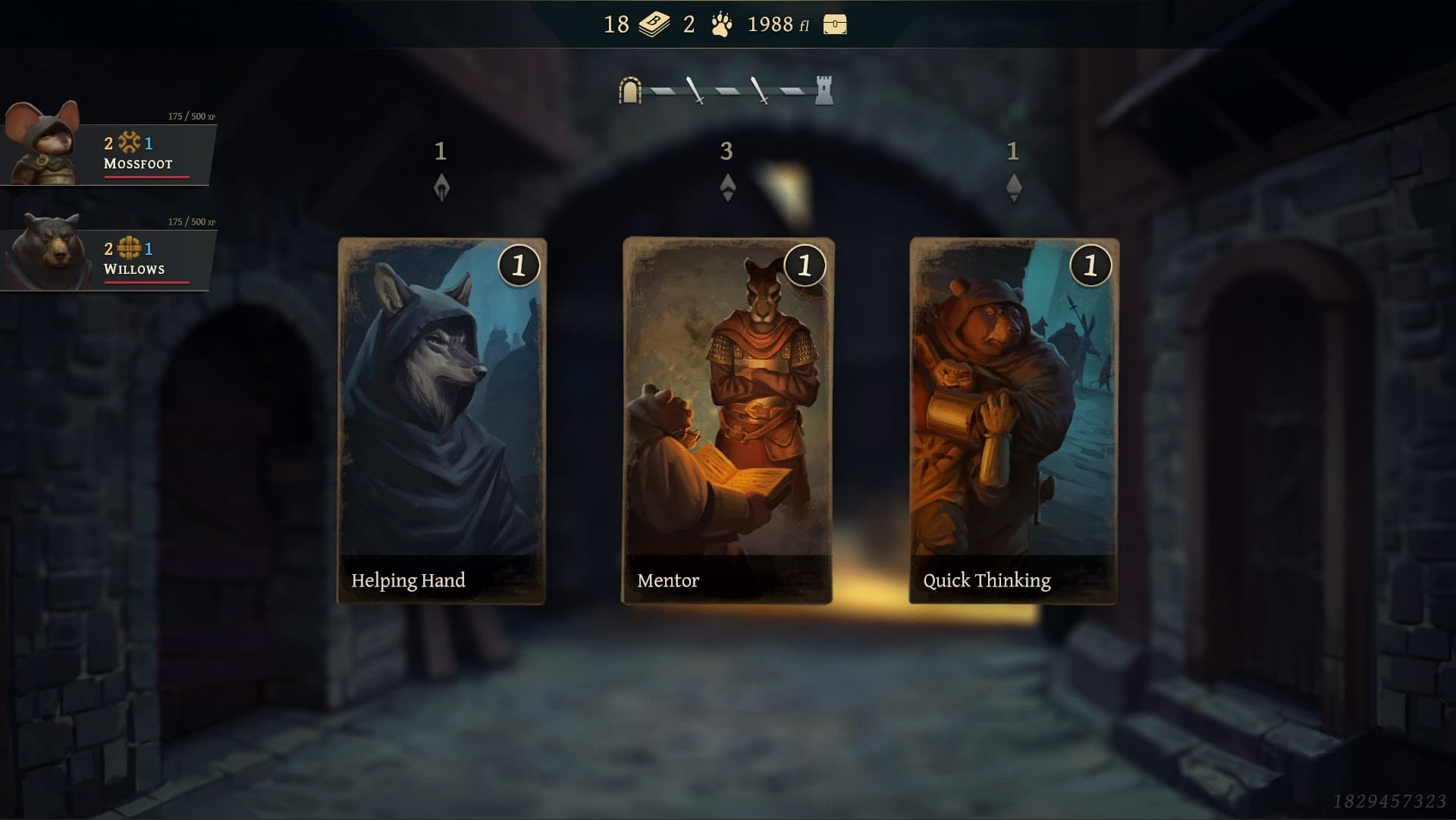The width and height of the screenshot is (1456, 820).
Task: Choose the Mentor card
Action: point(728,421)
